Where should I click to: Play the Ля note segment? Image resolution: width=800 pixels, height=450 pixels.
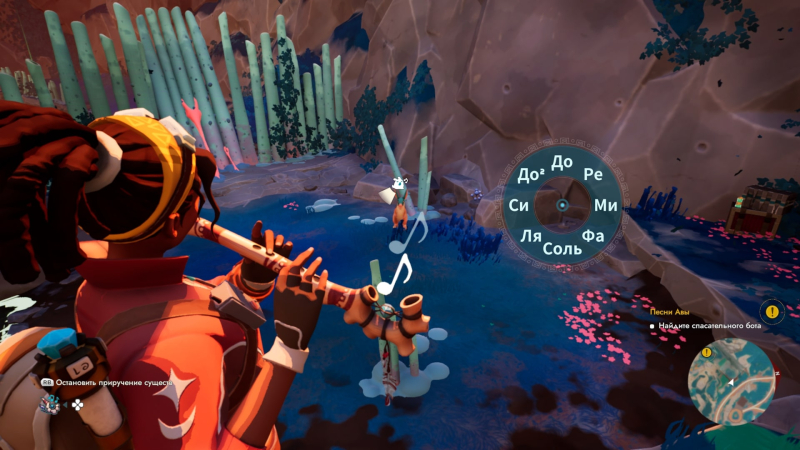[x=531, y=236]
